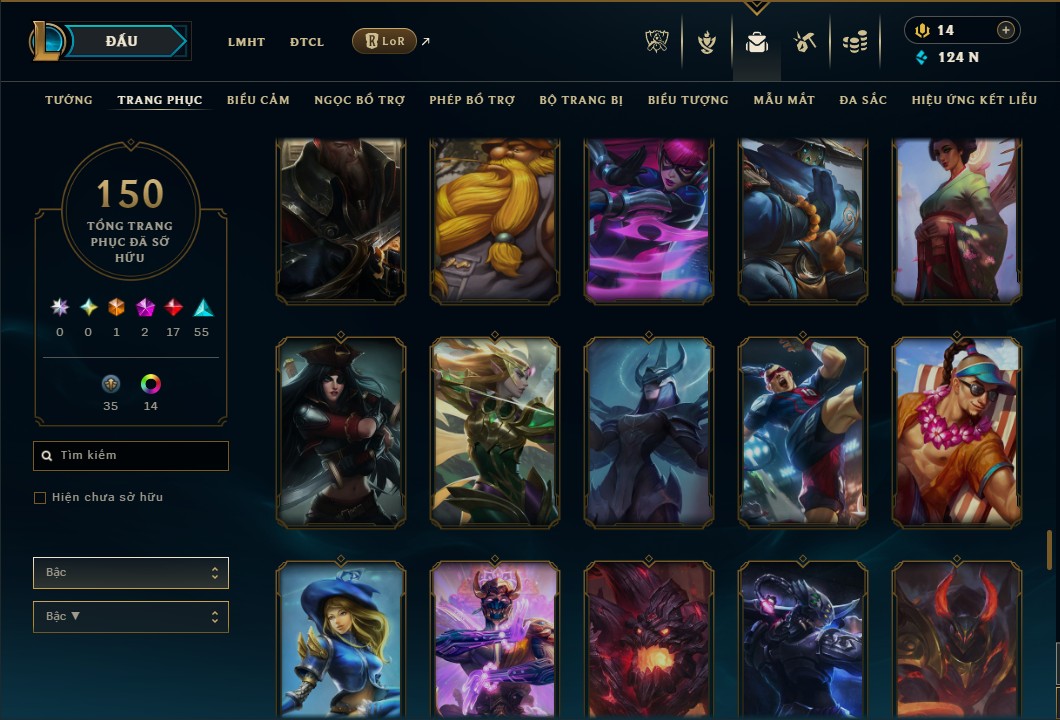
Task: Open the ĐA SẮC tab
Action: [863, 100]
